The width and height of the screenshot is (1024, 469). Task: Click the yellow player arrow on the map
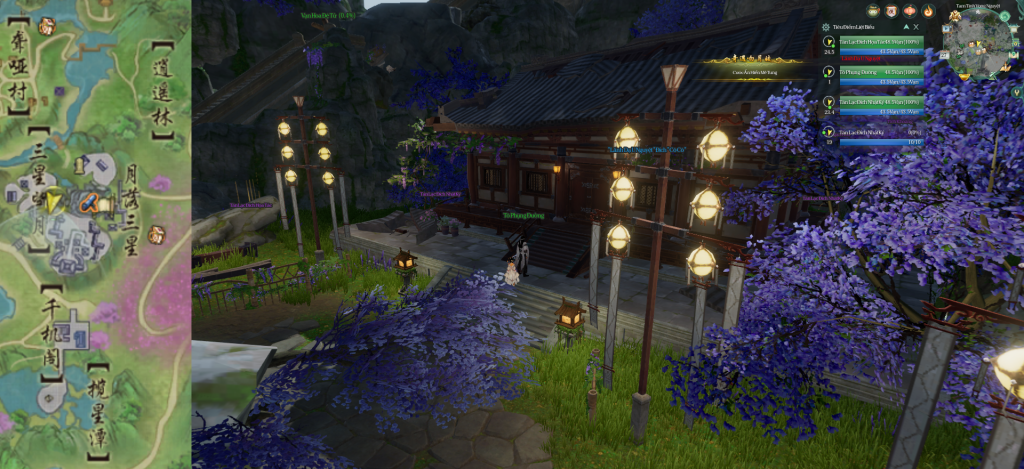pos(55,202)
